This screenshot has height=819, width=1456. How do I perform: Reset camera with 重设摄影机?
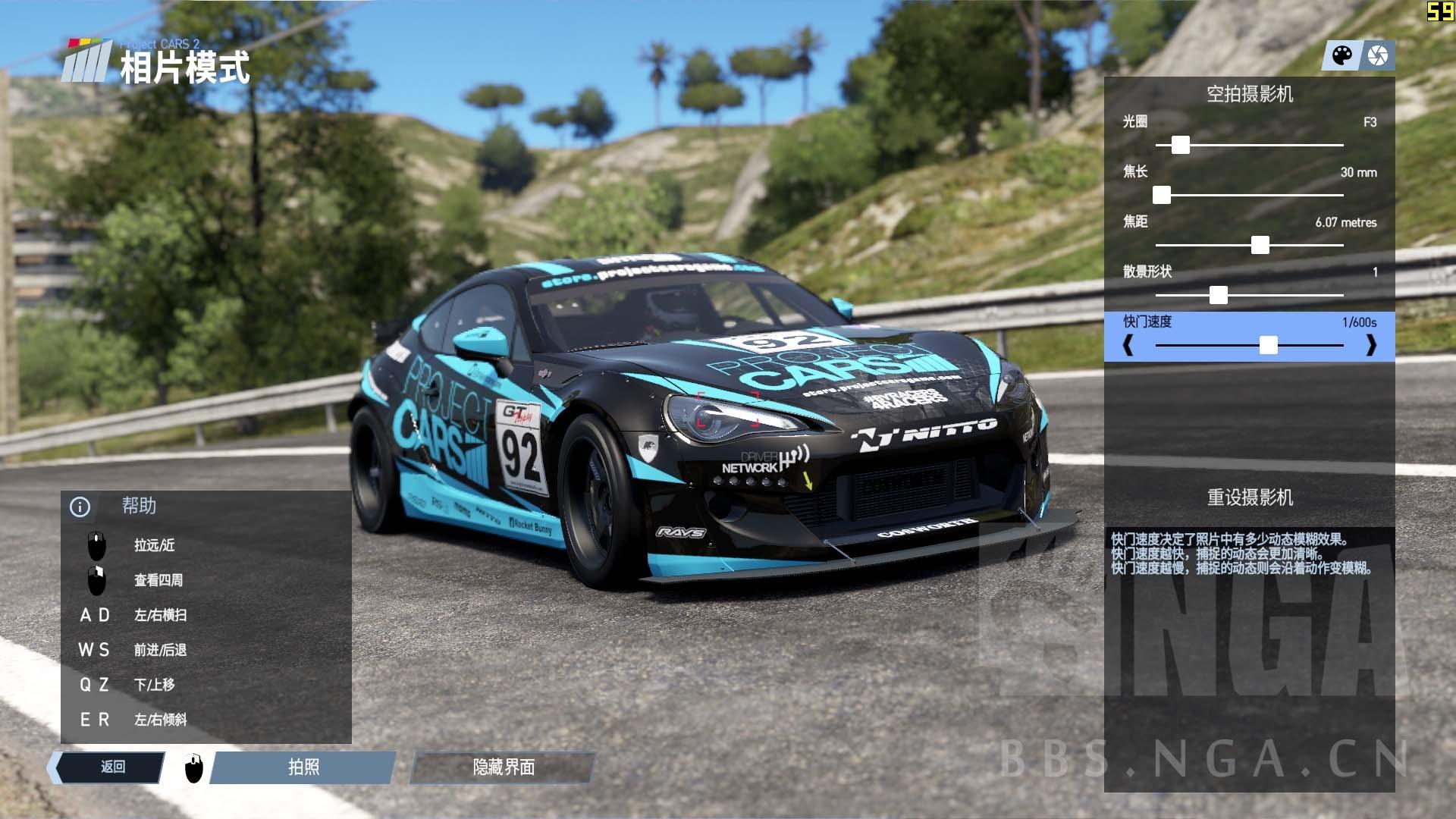coord(1249,497)
